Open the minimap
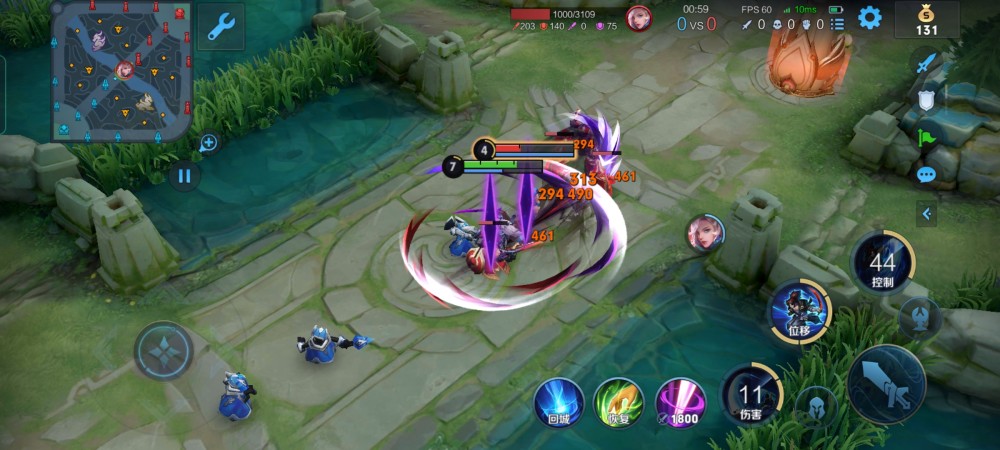Screen dimensions: 1000x450 coord(121,71)
